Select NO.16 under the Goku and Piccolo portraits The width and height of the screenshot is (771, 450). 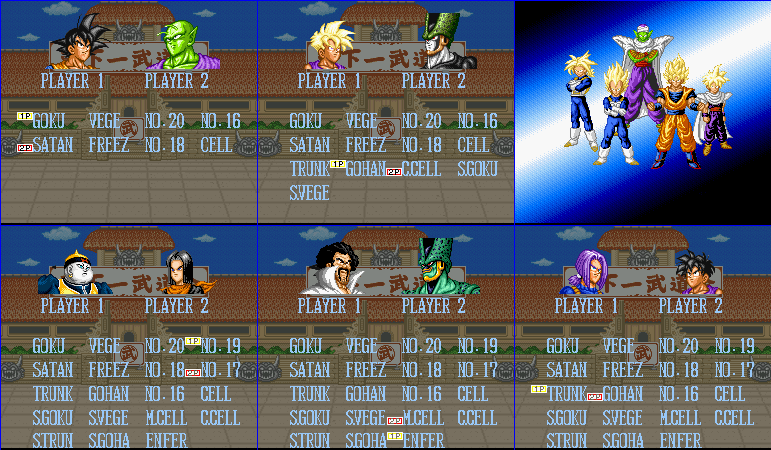(x=220, y=121)
